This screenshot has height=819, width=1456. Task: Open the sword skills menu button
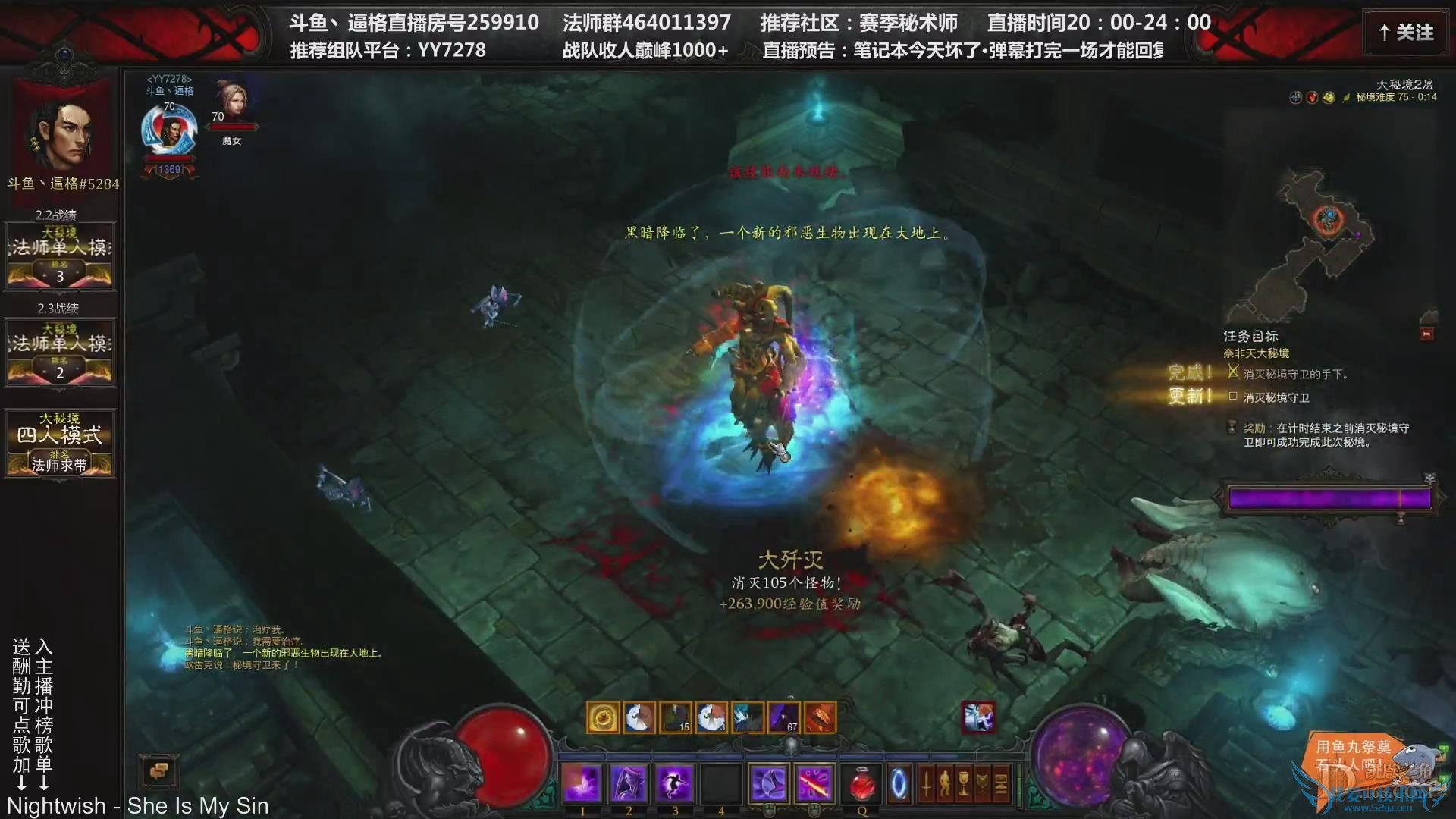[926, 784]
